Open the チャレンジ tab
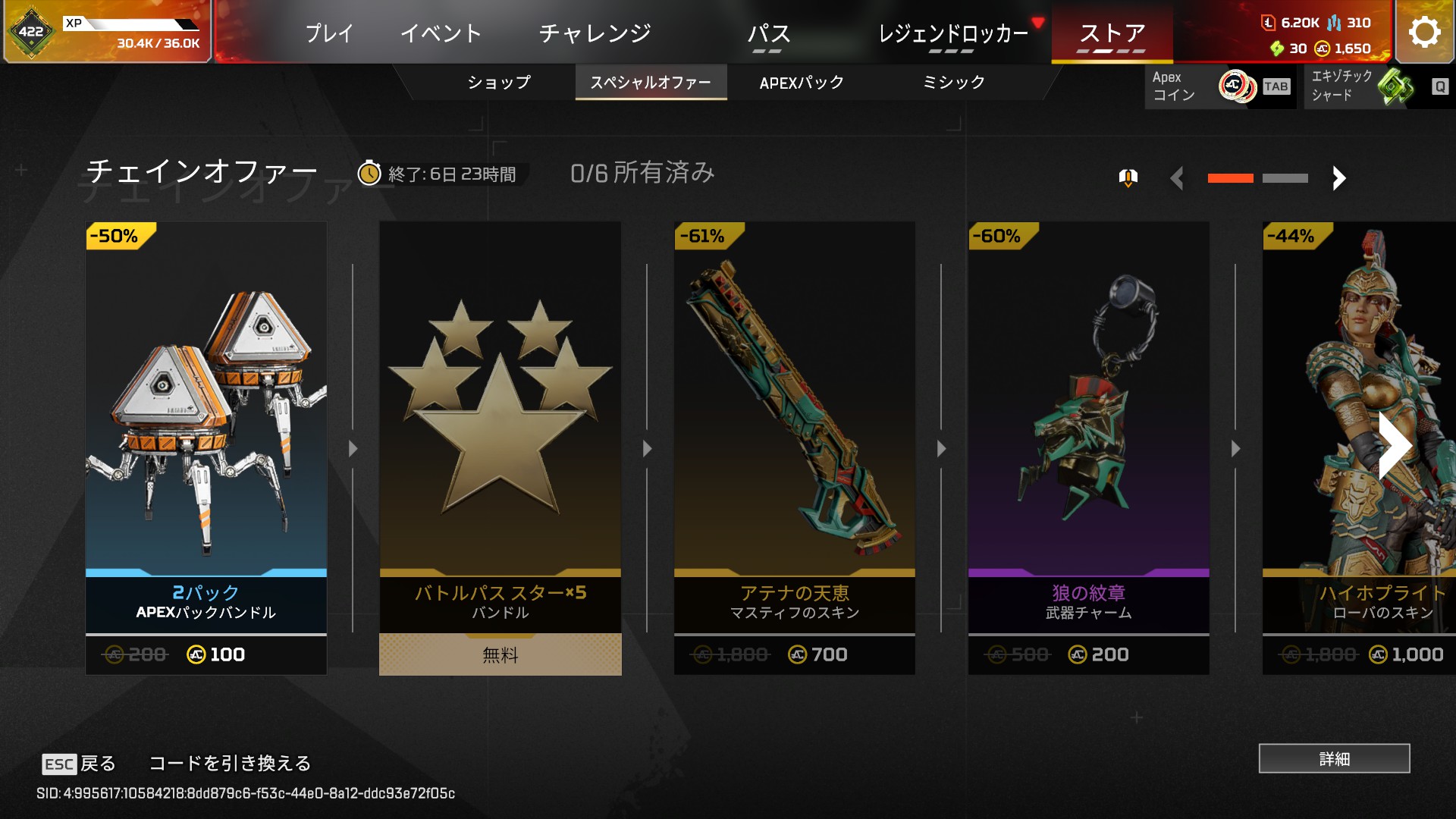 click(595, 33)
